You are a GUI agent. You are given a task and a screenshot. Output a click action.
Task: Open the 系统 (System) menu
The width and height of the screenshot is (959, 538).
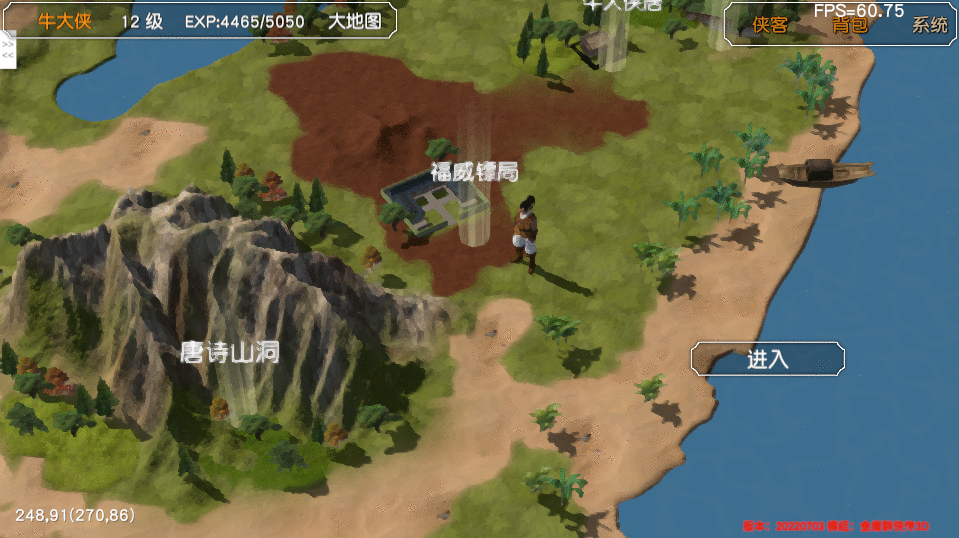coord(929,26)
